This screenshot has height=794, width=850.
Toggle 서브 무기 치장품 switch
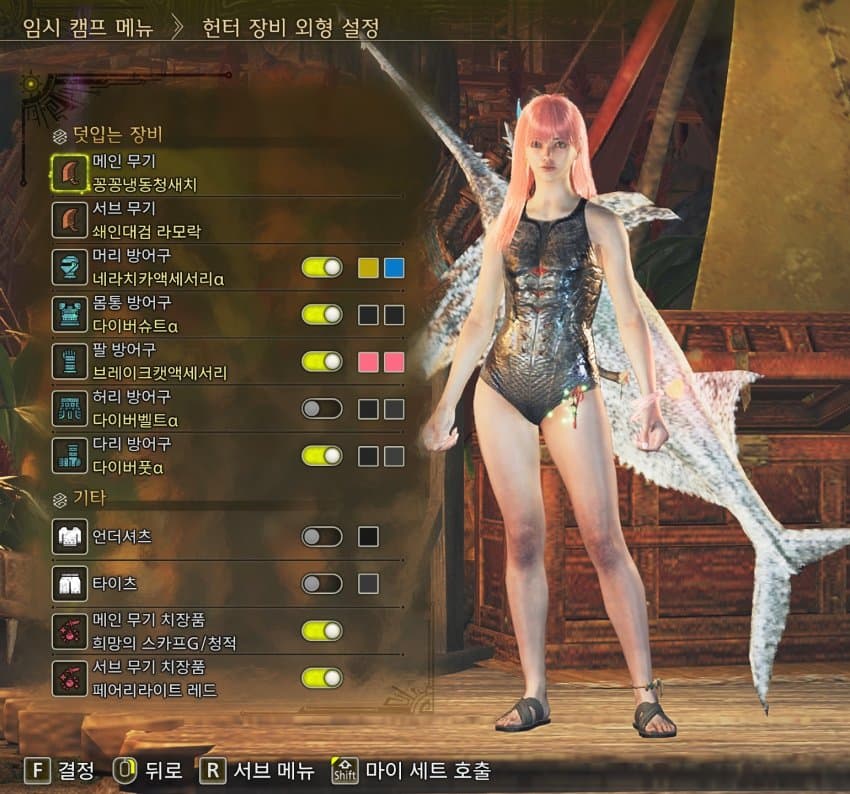pyautogui.click(x=322, y=677)
